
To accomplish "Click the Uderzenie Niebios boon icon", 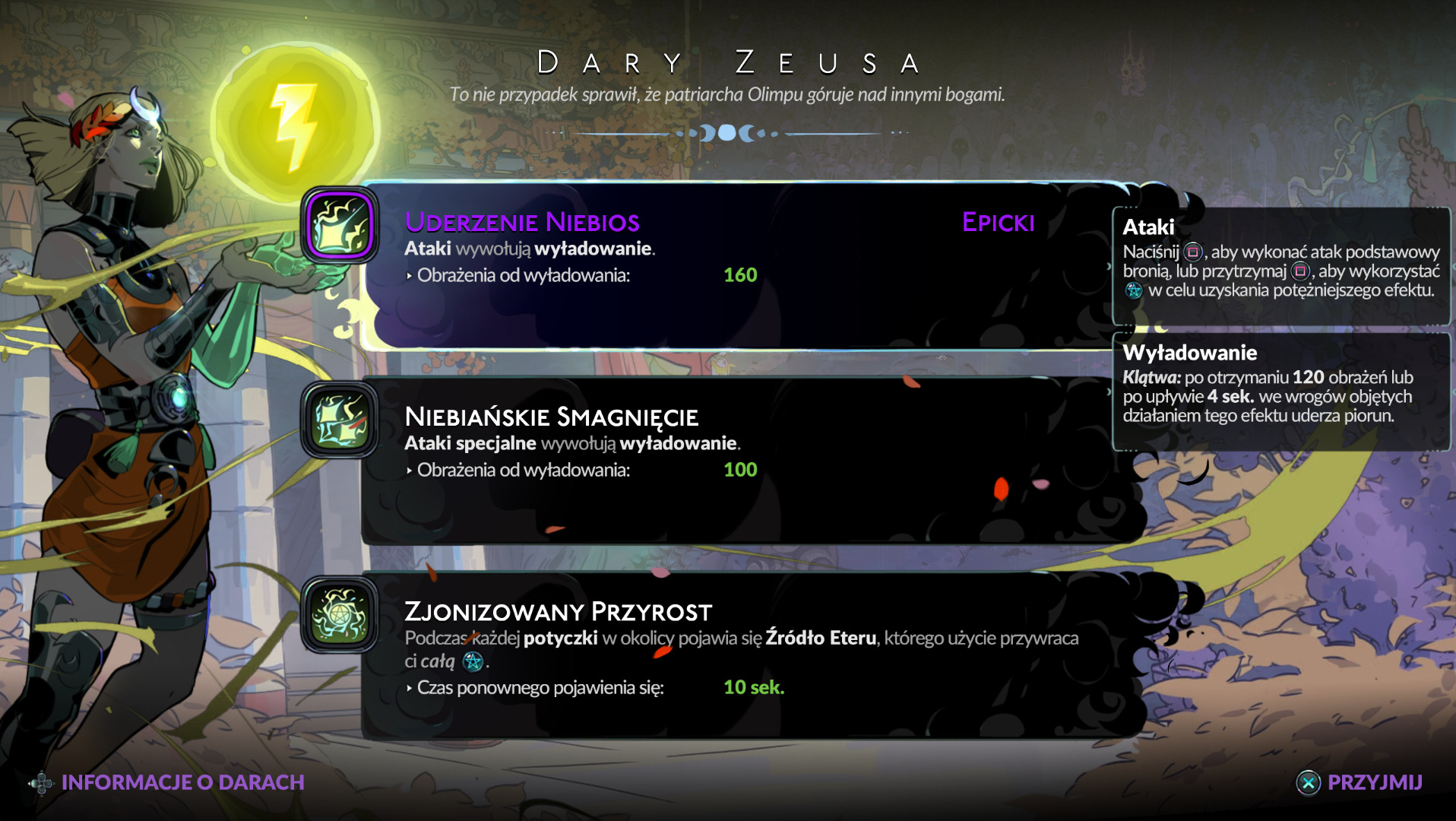I will [340, 226].
